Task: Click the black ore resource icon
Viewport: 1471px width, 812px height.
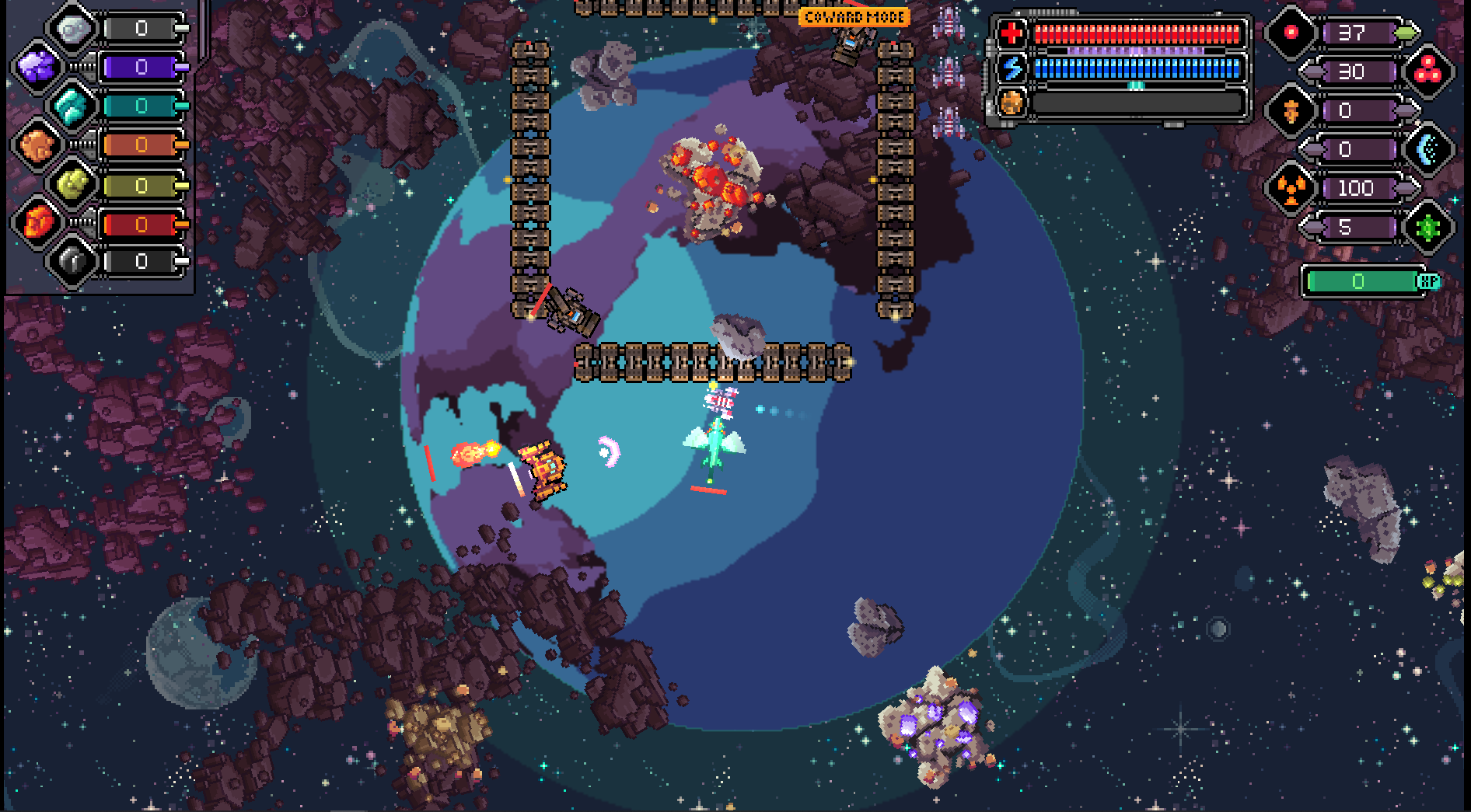Action: pos(73,261)
